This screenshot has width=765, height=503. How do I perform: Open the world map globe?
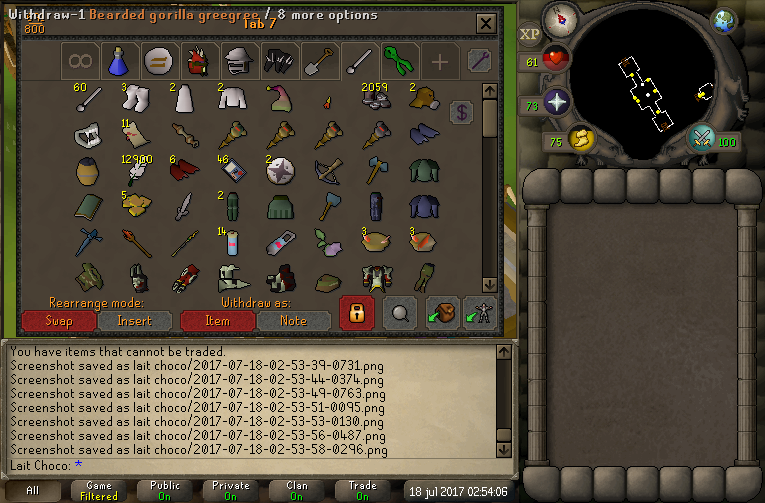(x=723, y=19)
